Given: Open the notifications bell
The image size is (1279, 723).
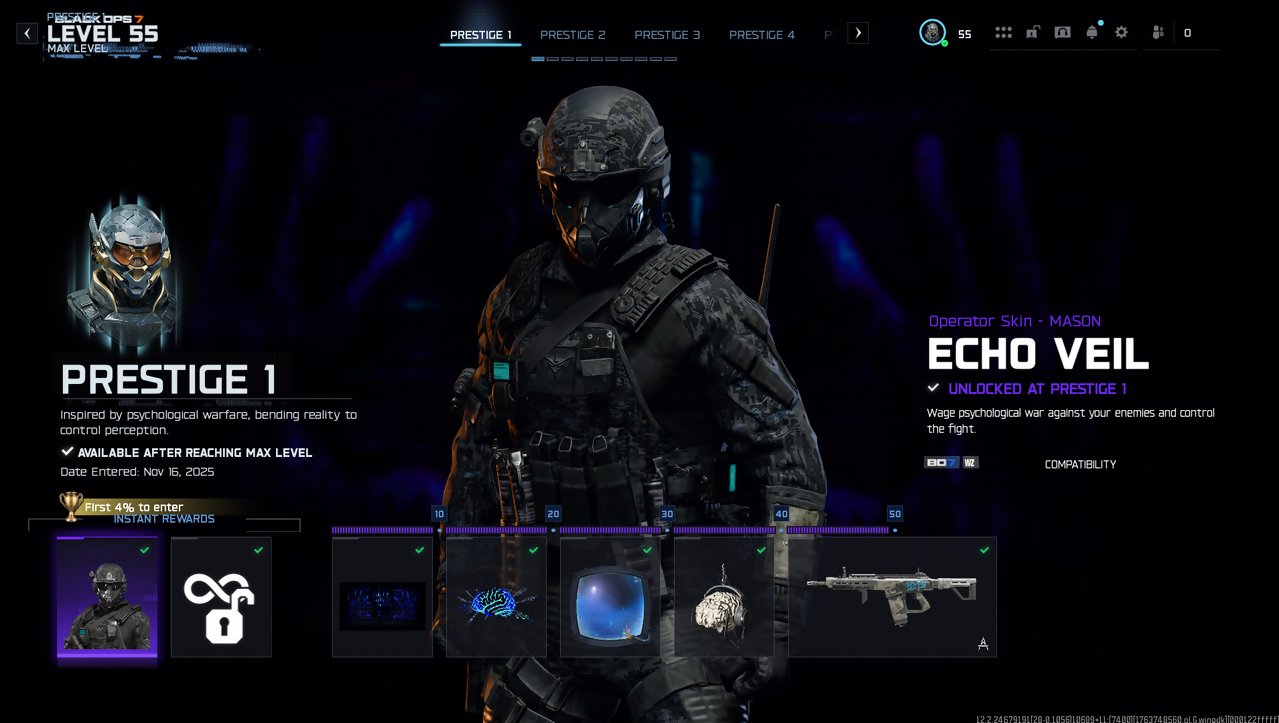Looking at the screenshot, I should [1092, 33].
